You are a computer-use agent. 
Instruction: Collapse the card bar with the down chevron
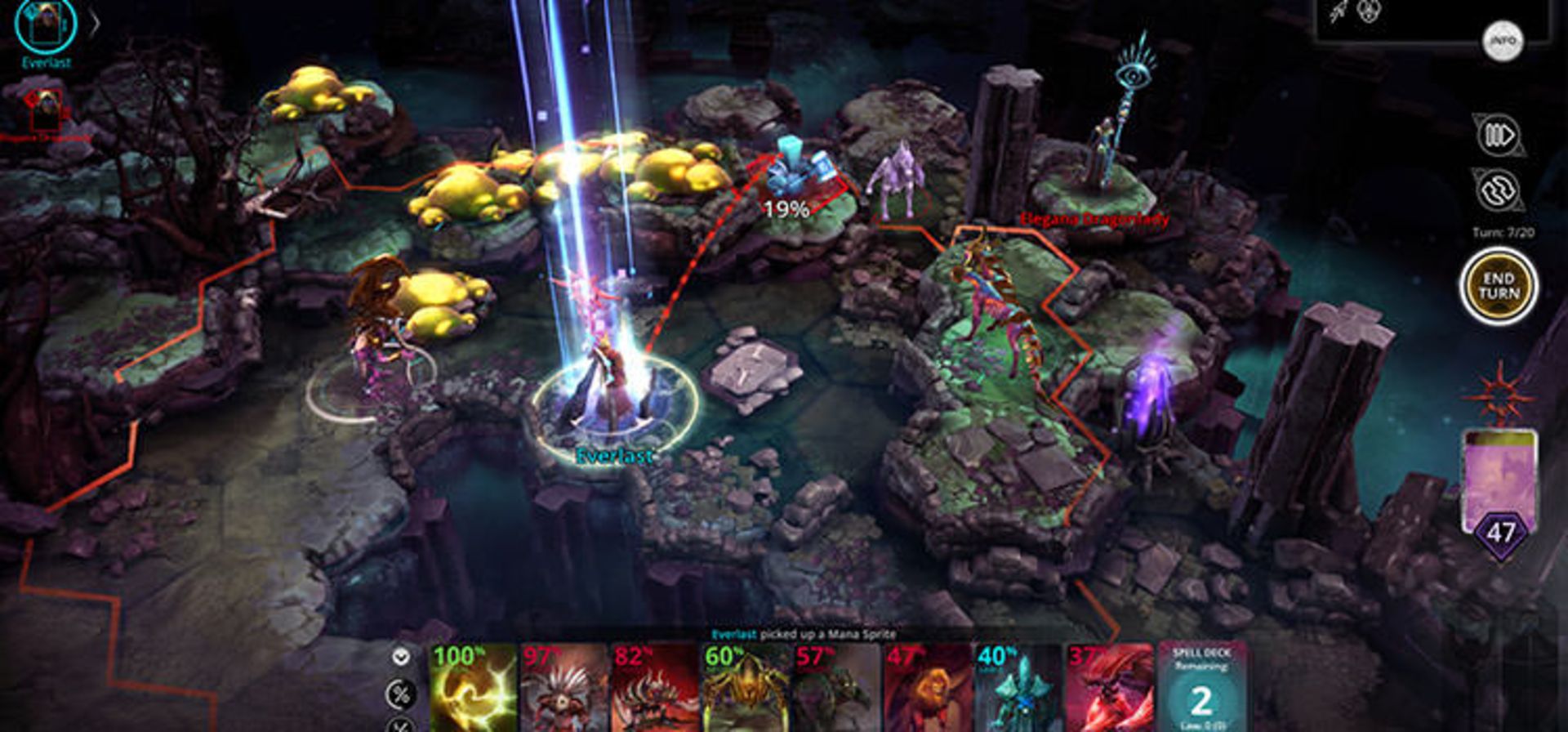[400, 656]
